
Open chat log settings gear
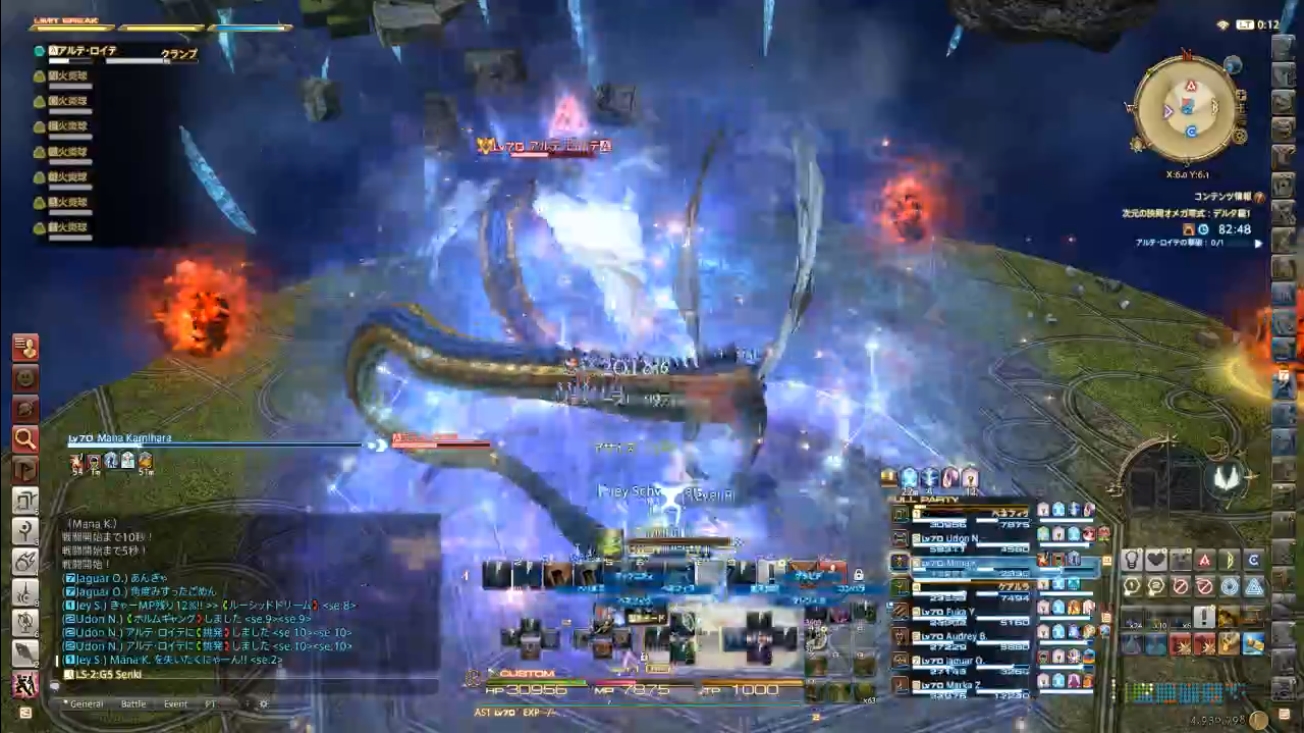264,704
